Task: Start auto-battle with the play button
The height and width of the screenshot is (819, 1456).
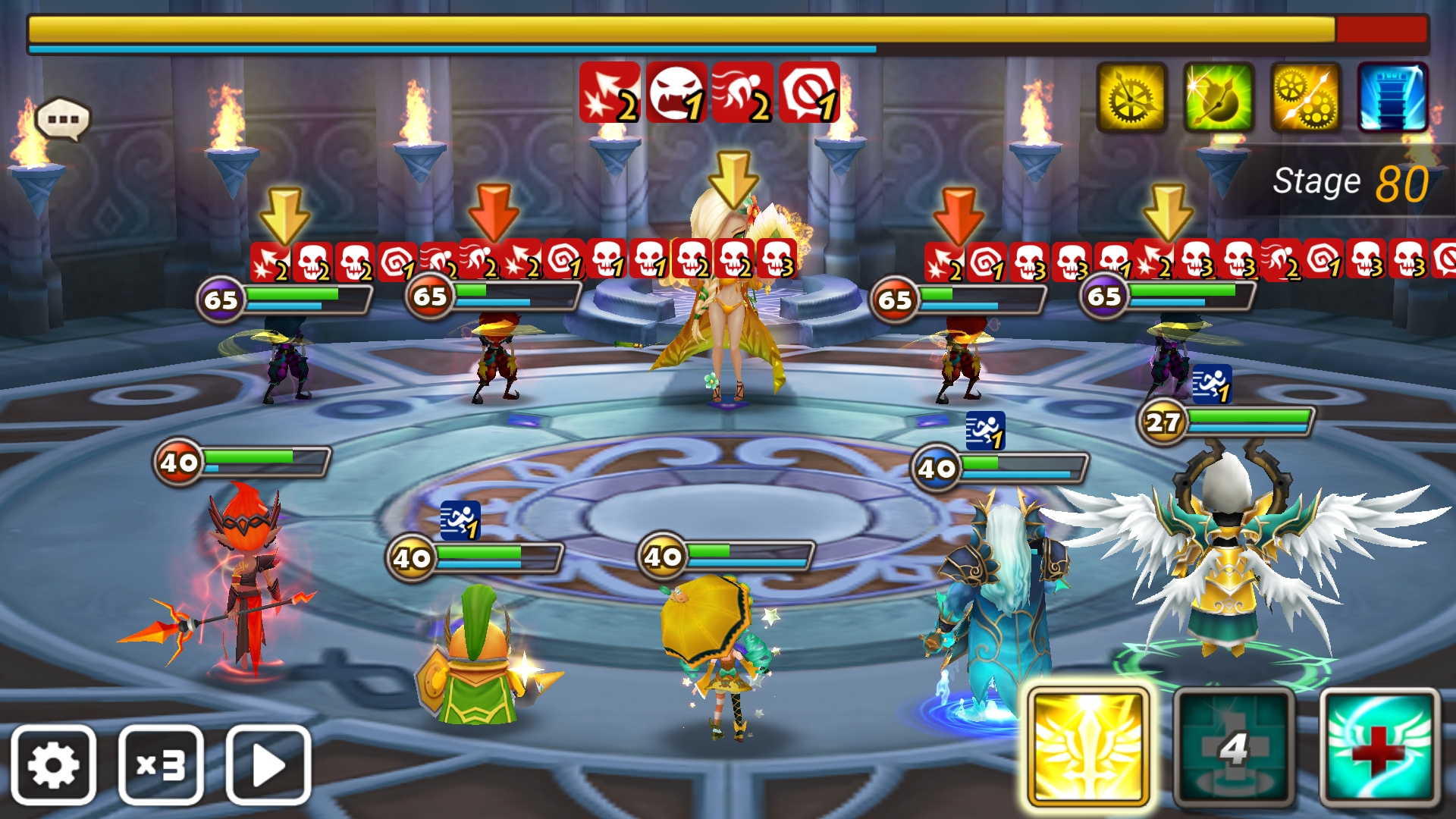Action: [x=268, y=764]
